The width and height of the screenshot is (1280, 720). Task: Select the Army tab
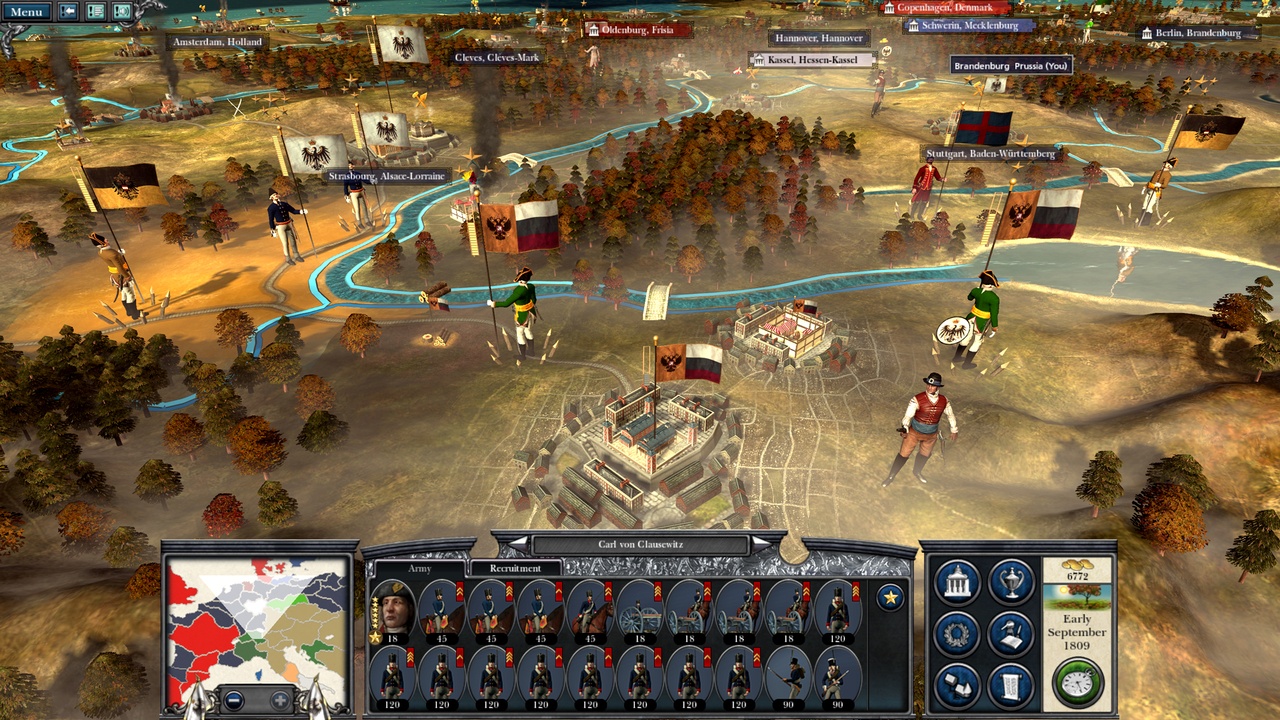[420, 568]
